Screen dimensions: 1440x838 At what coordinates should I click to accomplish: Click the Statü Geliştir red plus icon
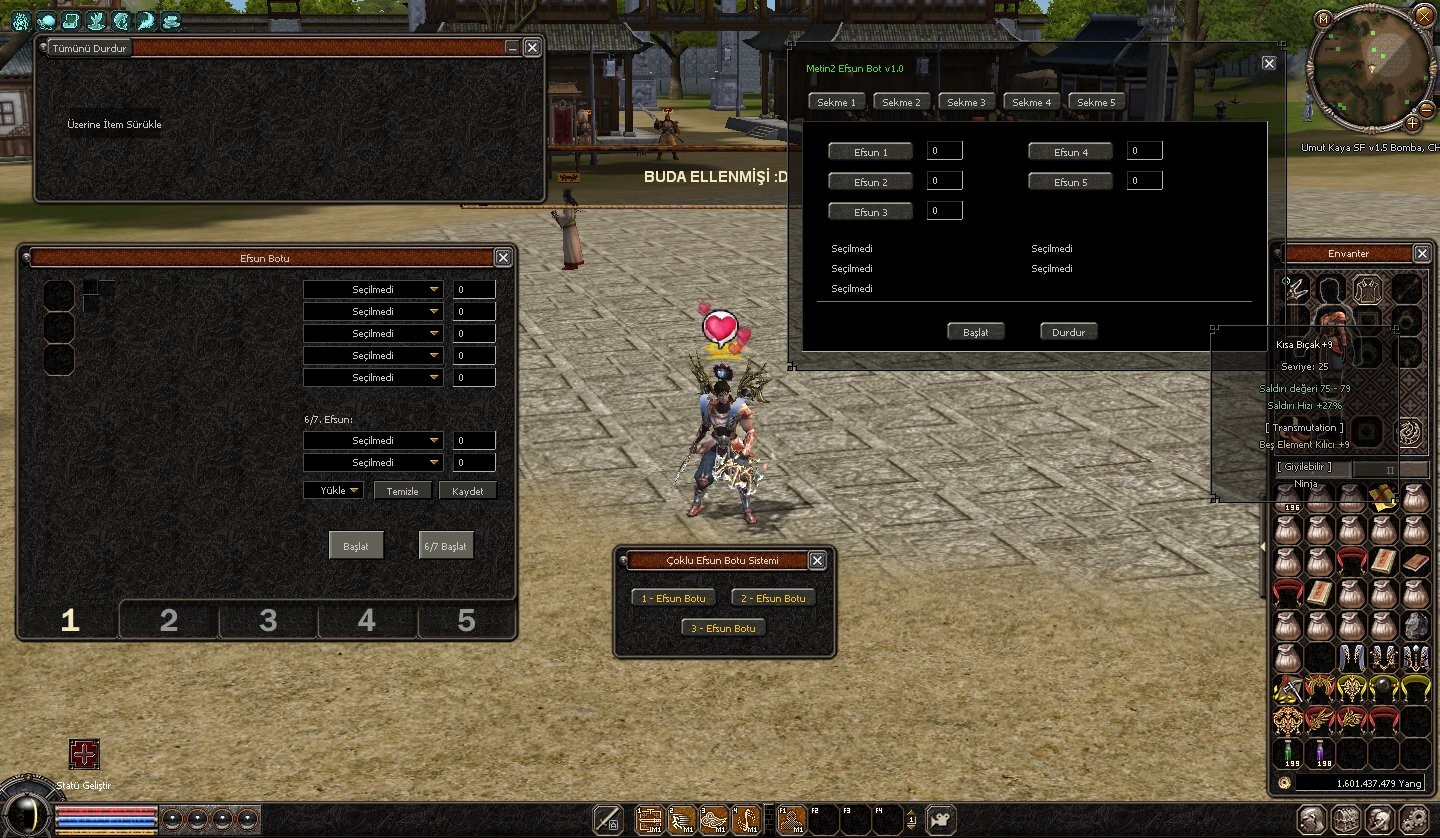84,754
